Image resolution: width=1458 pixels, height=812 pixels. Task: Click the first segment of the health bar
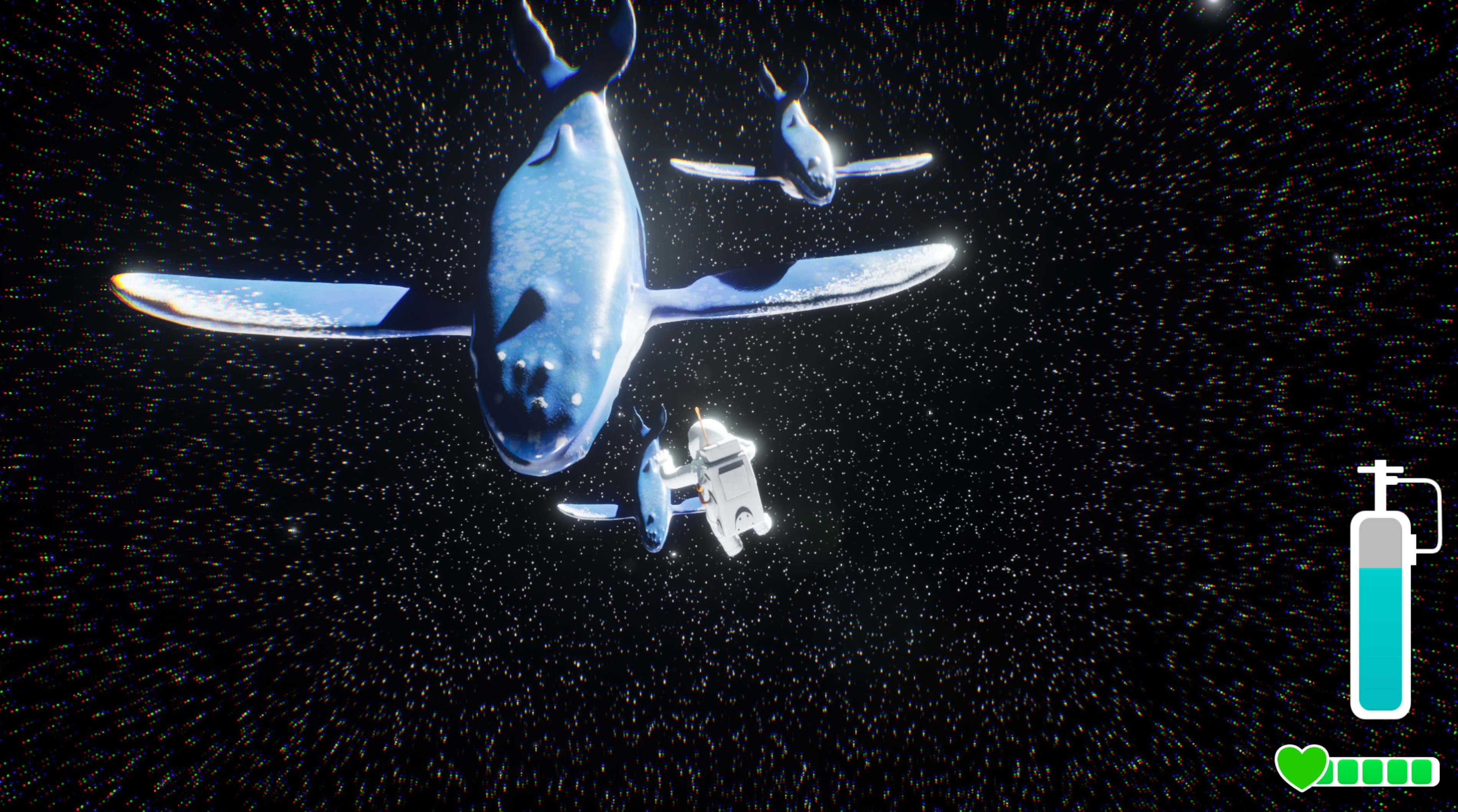[1328, 771]
